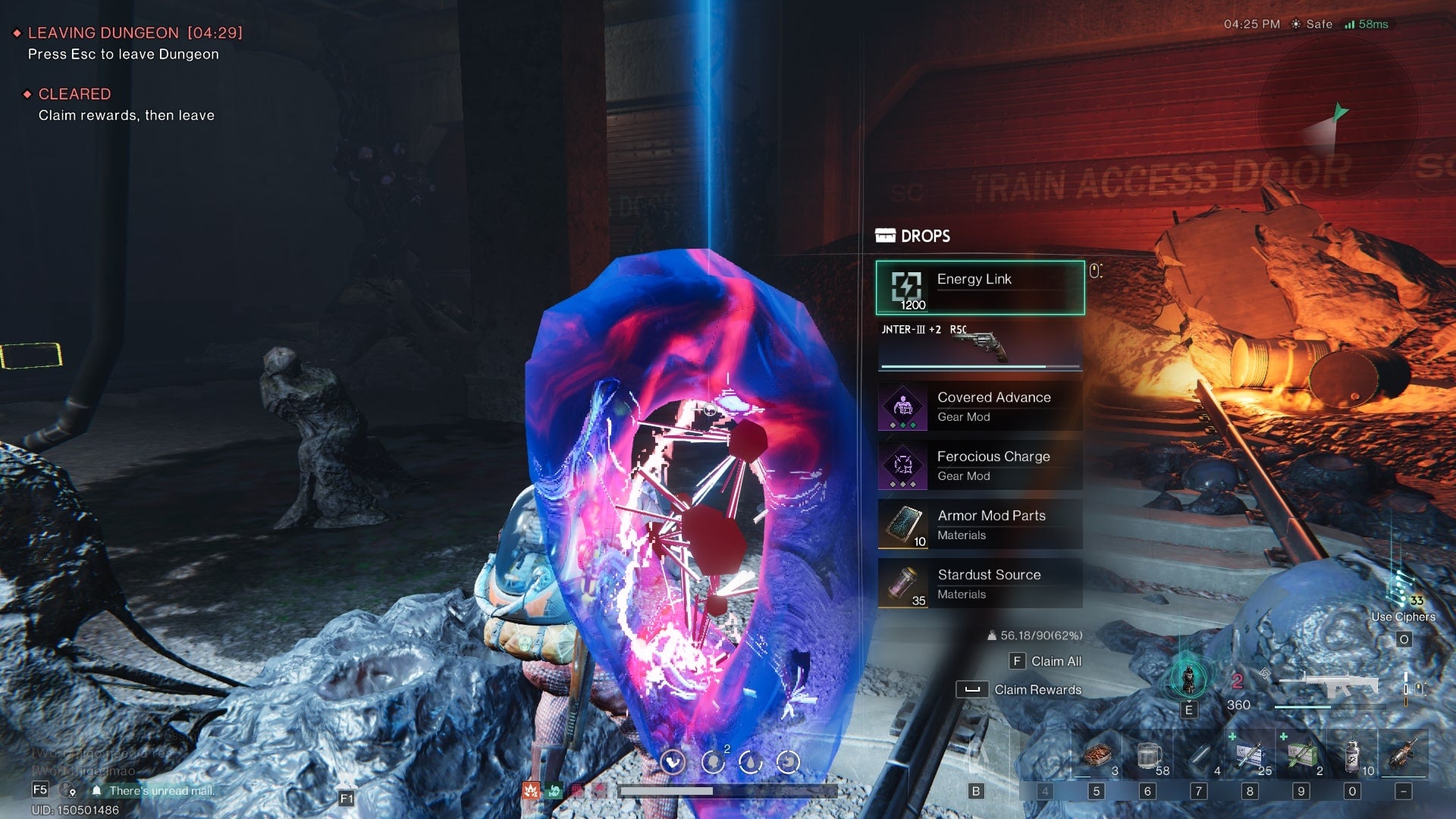Choose the Ferocious Charge gear mod
Screen dimensions: 1456x819
tap(980, 466)
